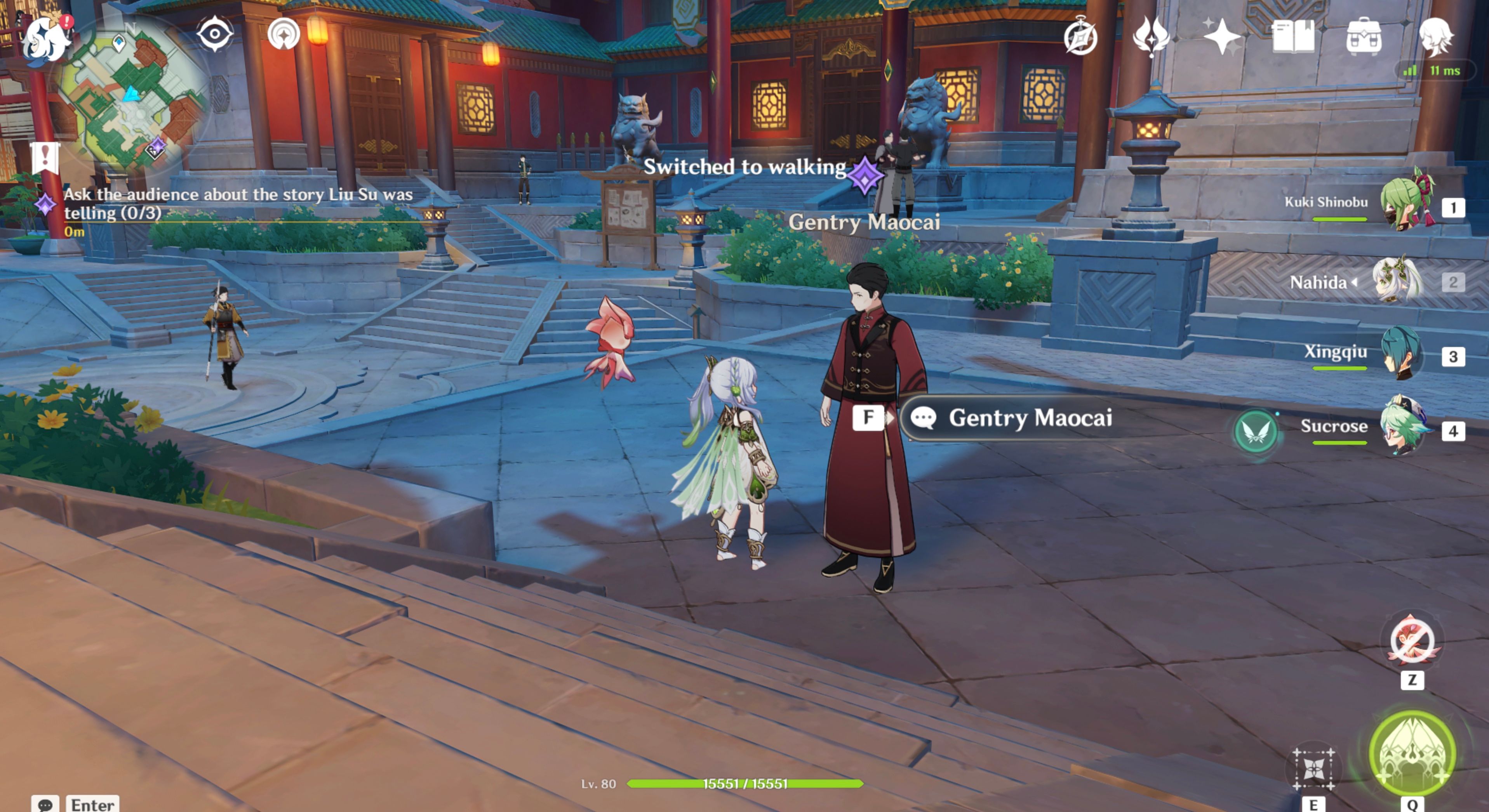Viewport: 1489px width, 812px height.
Task: Talk to Gentry Maocai via the F prompt
Action: (x=868, y=418)
